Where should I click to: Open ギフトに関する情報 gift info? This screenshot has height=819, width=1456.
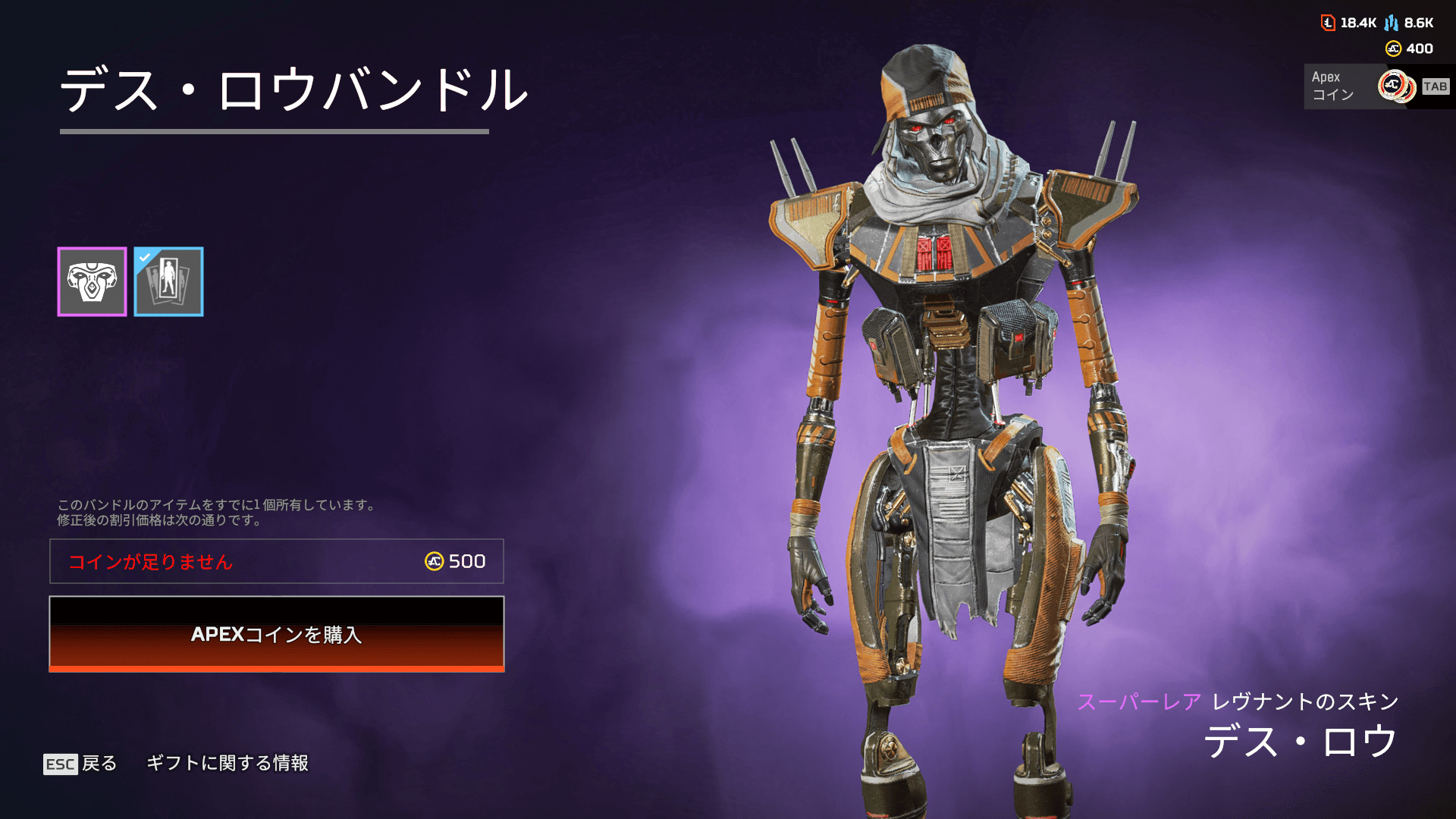coord(227,763)
